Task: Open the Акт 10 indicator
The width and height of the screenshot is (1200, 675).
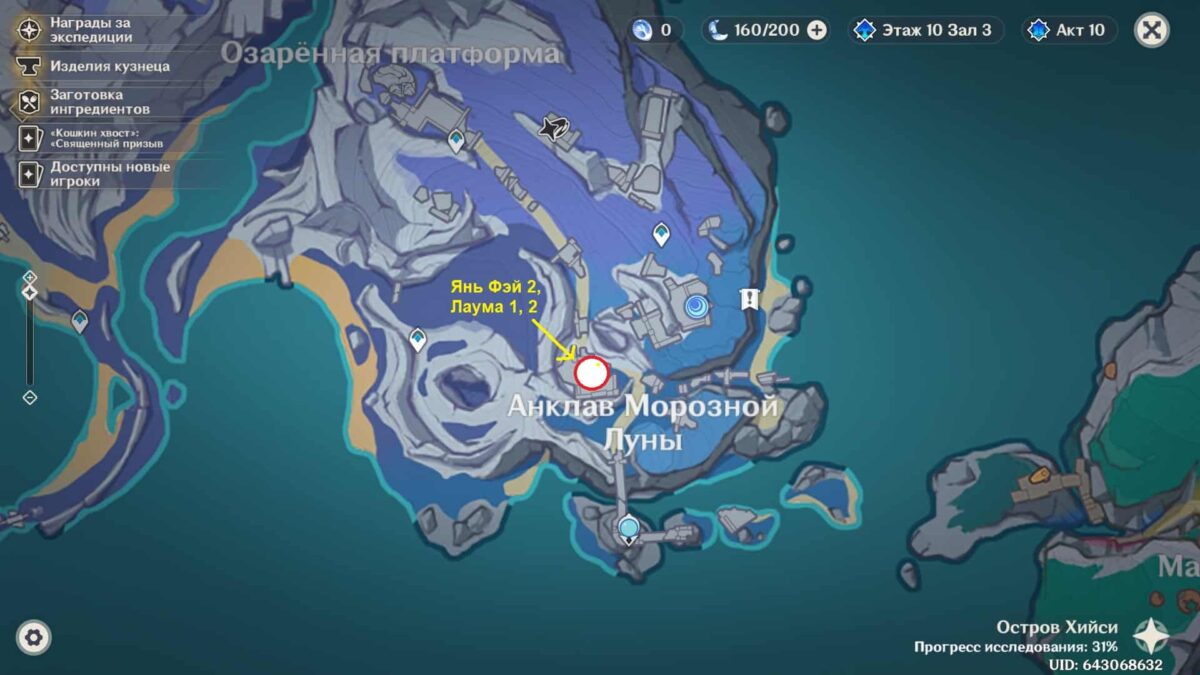Action: click(x=1068, y=30)
